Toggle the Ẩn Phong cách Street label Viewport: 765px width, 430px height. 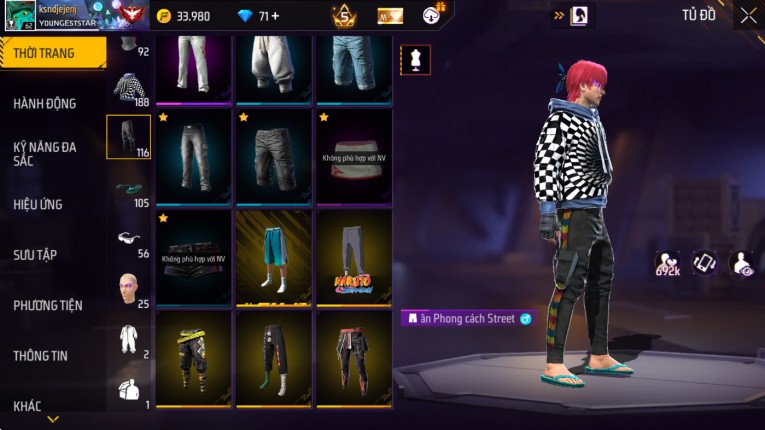point(467,318)
